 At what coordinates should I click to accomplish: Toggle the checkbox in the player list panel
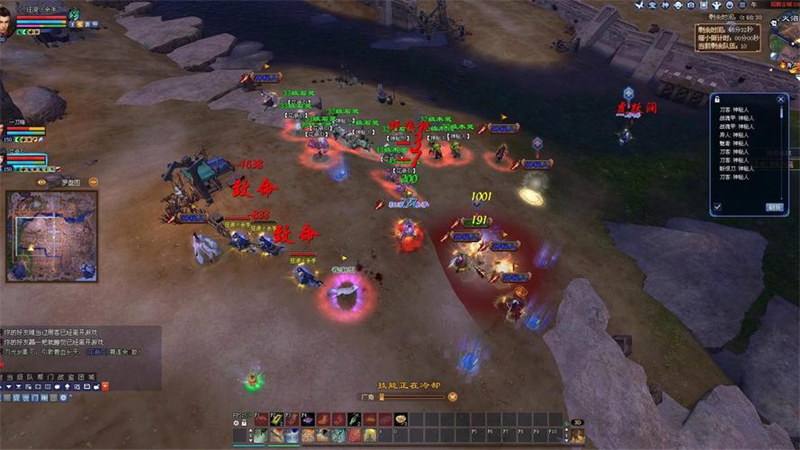(x=717, y=207)
